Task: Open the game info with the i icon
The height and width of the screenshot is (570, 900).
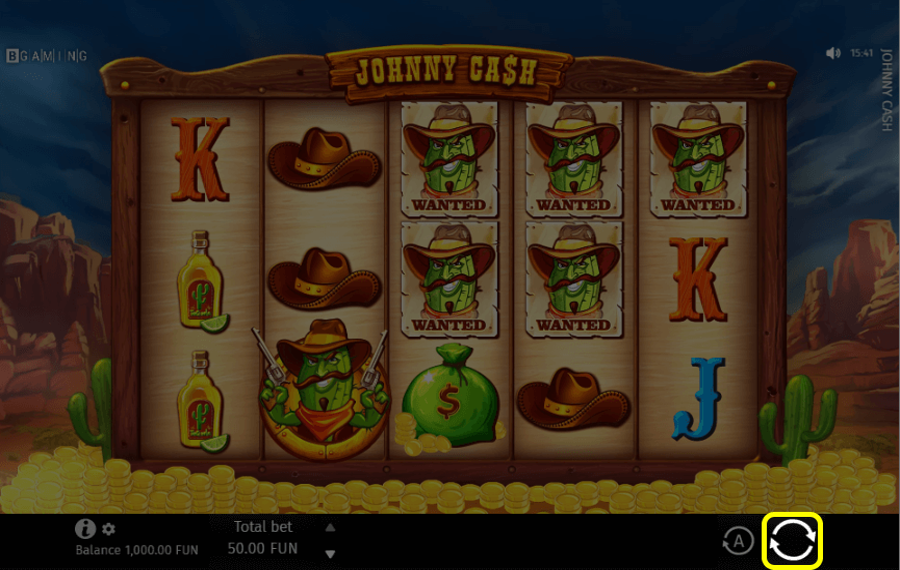Action: click(x=86, y=529)
